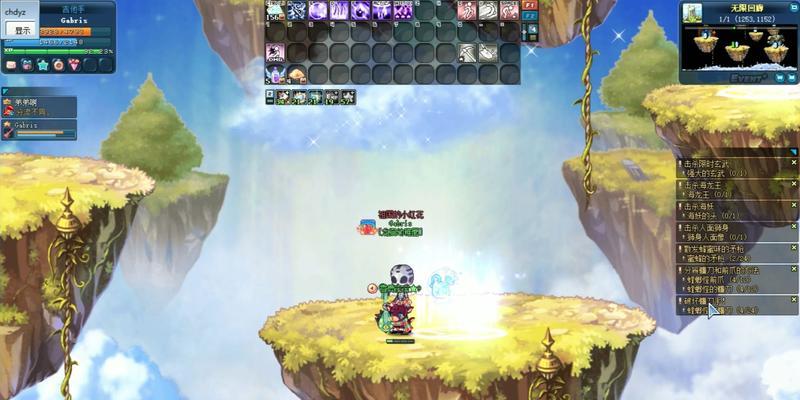Viewport: 800px width, 400px height.
Task: Activate the purple orb skill
Action: 318,11
